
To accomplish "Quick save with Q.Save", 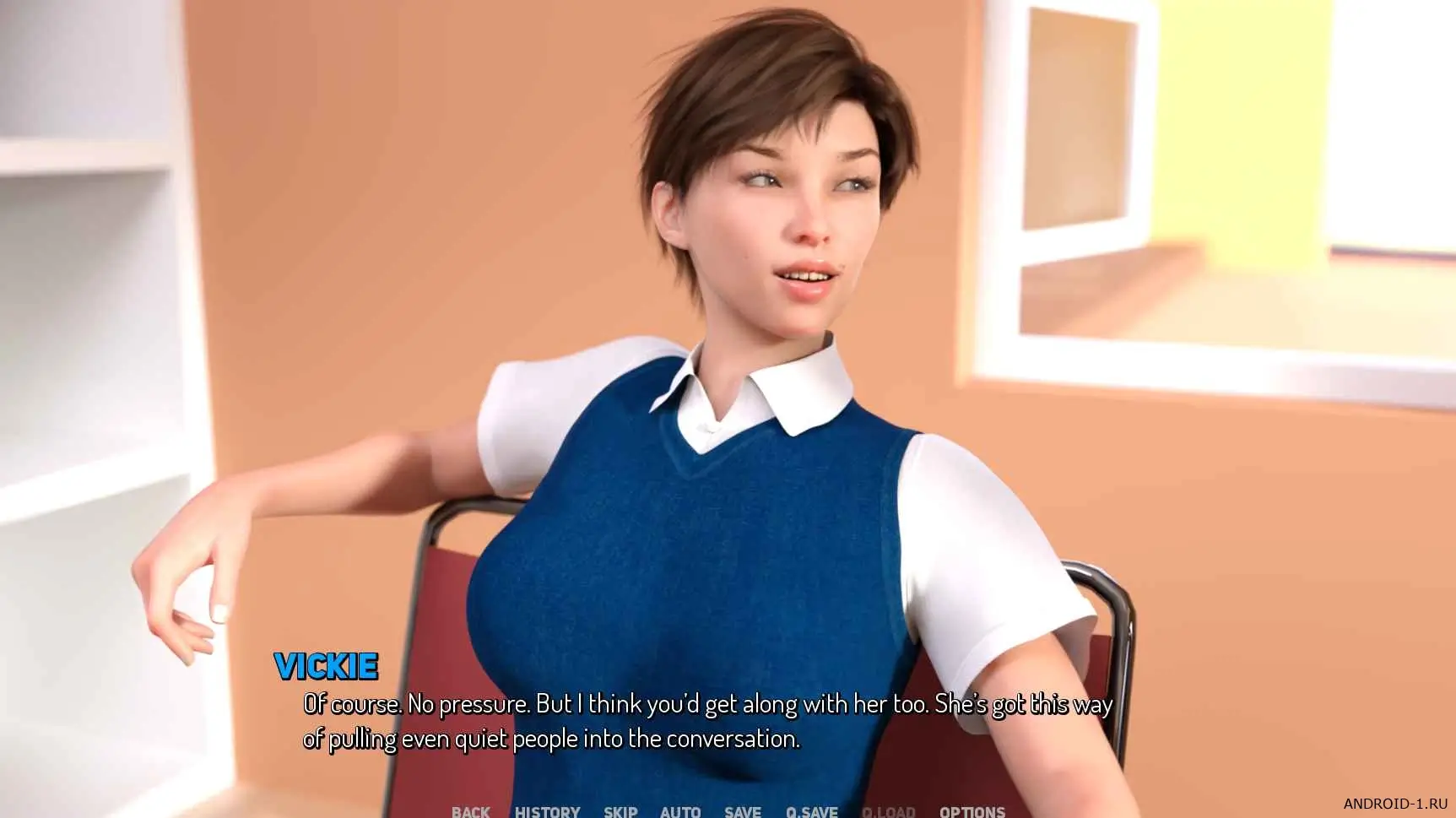I will click(811, 811).
